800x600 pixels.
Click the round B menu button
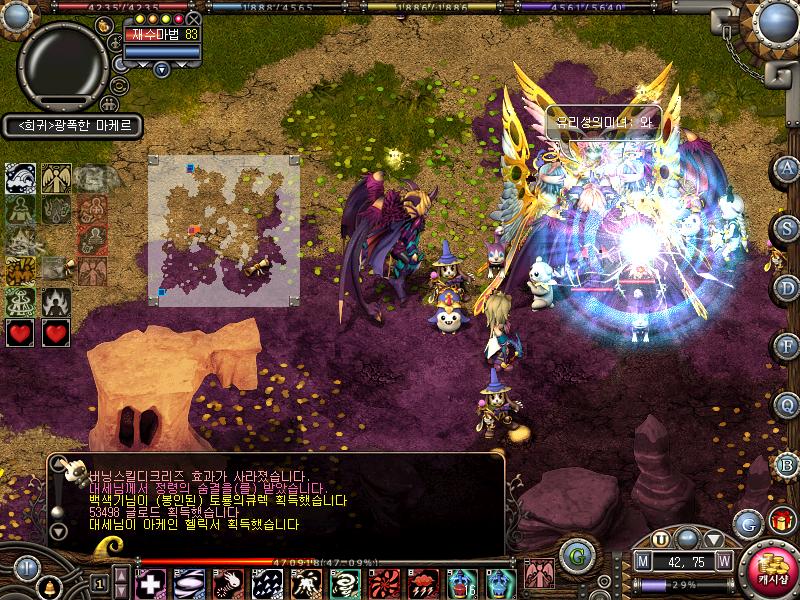pyautogui.click(x=787, y=463)
